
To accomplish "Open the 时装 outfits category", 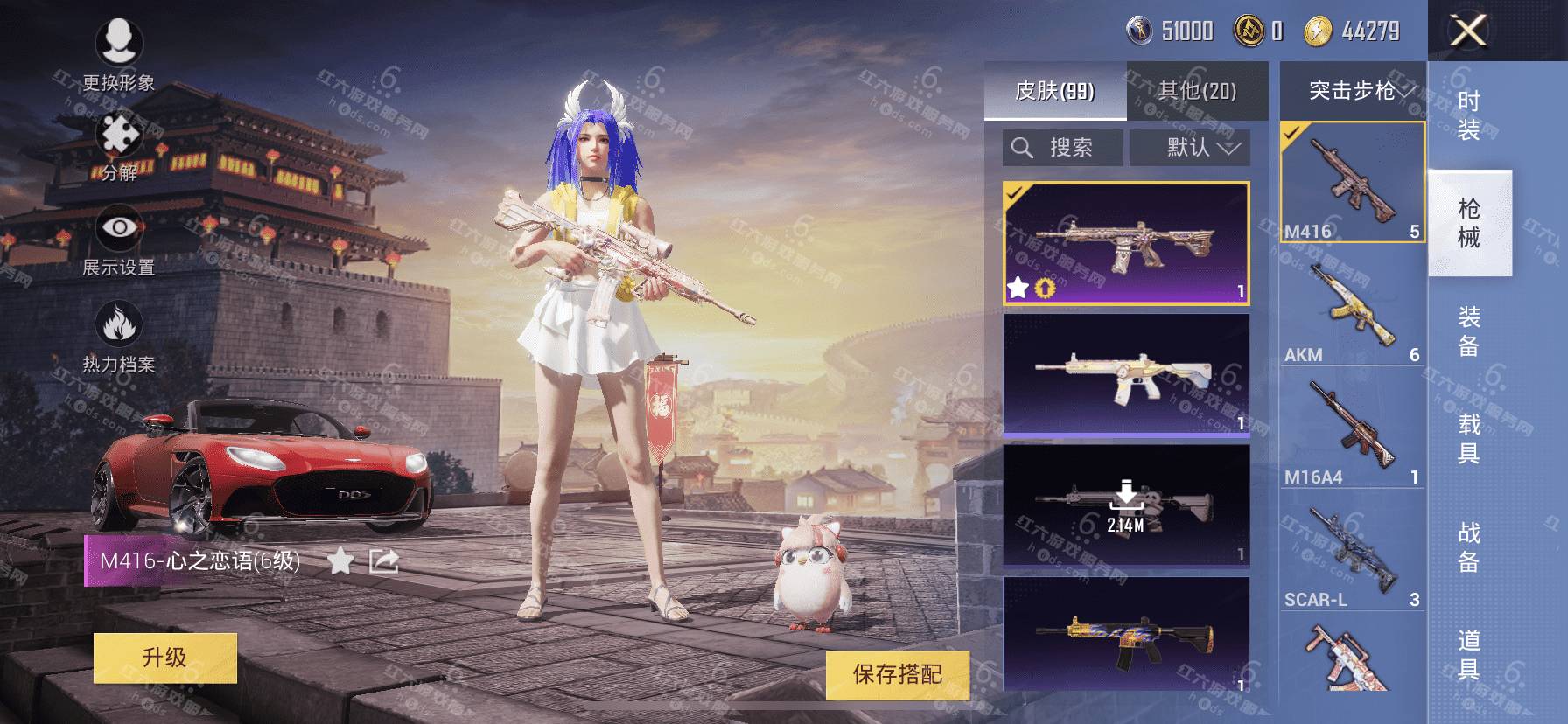I will click(x=1469, y=115).
